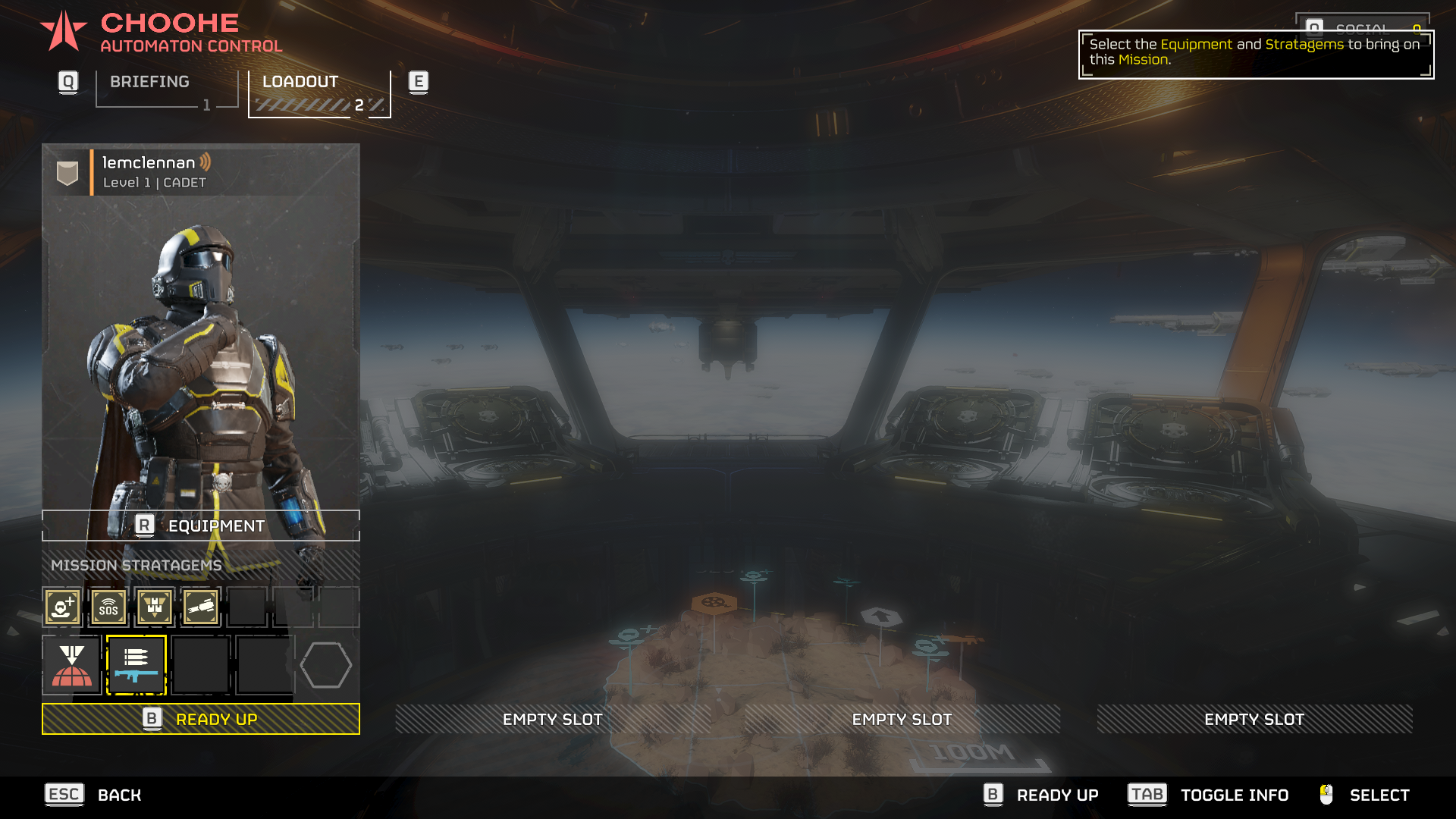
Task: Select the hexagon booster slot
Action: (326, 665)
